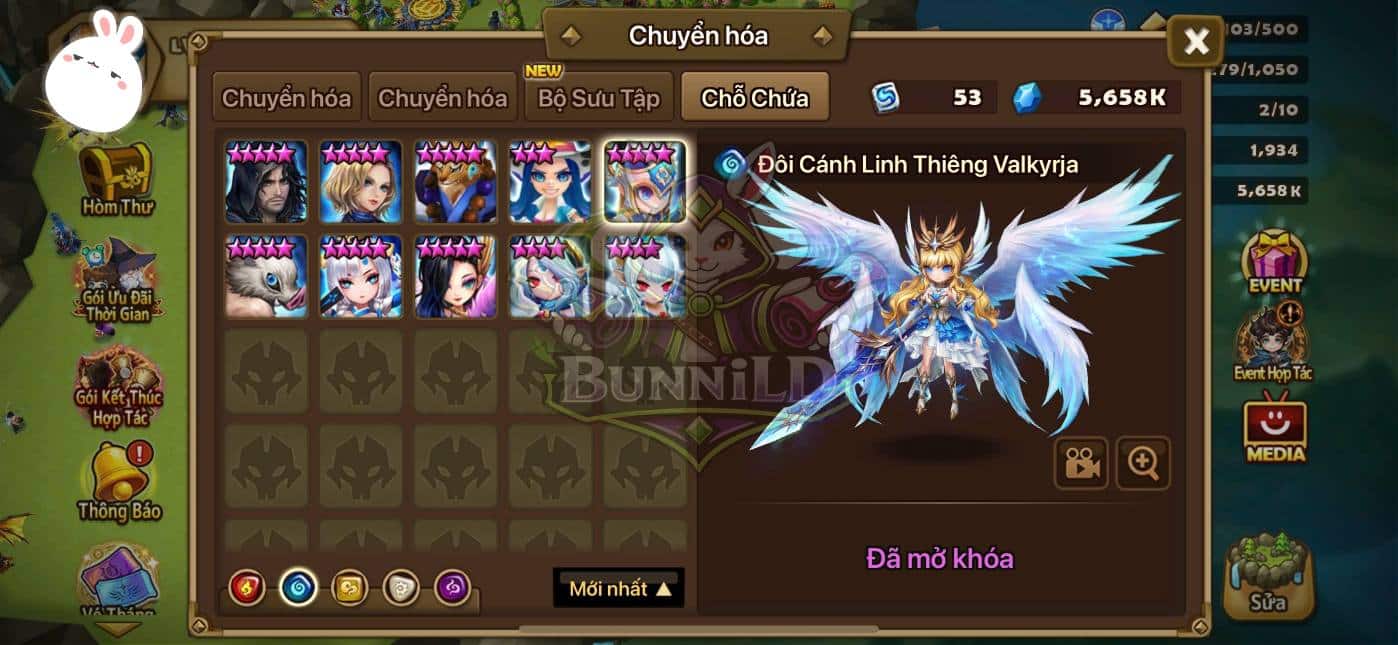Open the EVENT gift box

1274,261
